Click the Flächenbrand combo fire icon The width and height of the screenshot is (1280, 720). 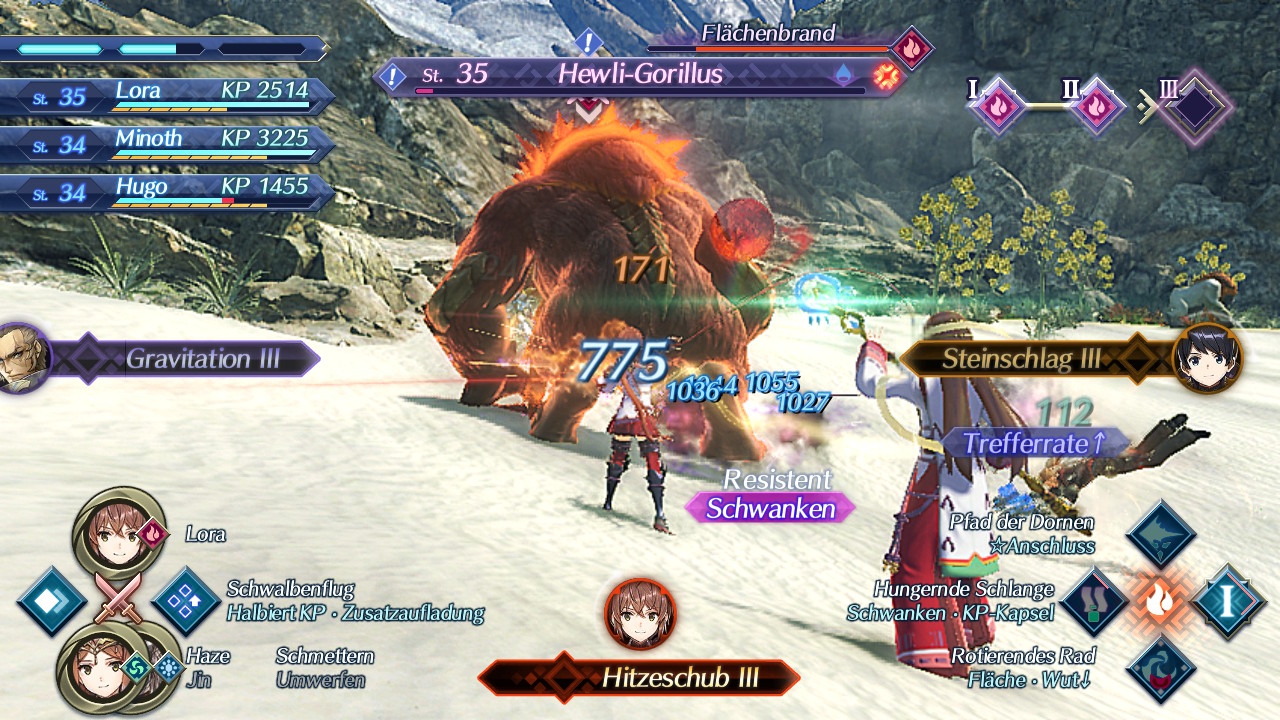point(911,46)
